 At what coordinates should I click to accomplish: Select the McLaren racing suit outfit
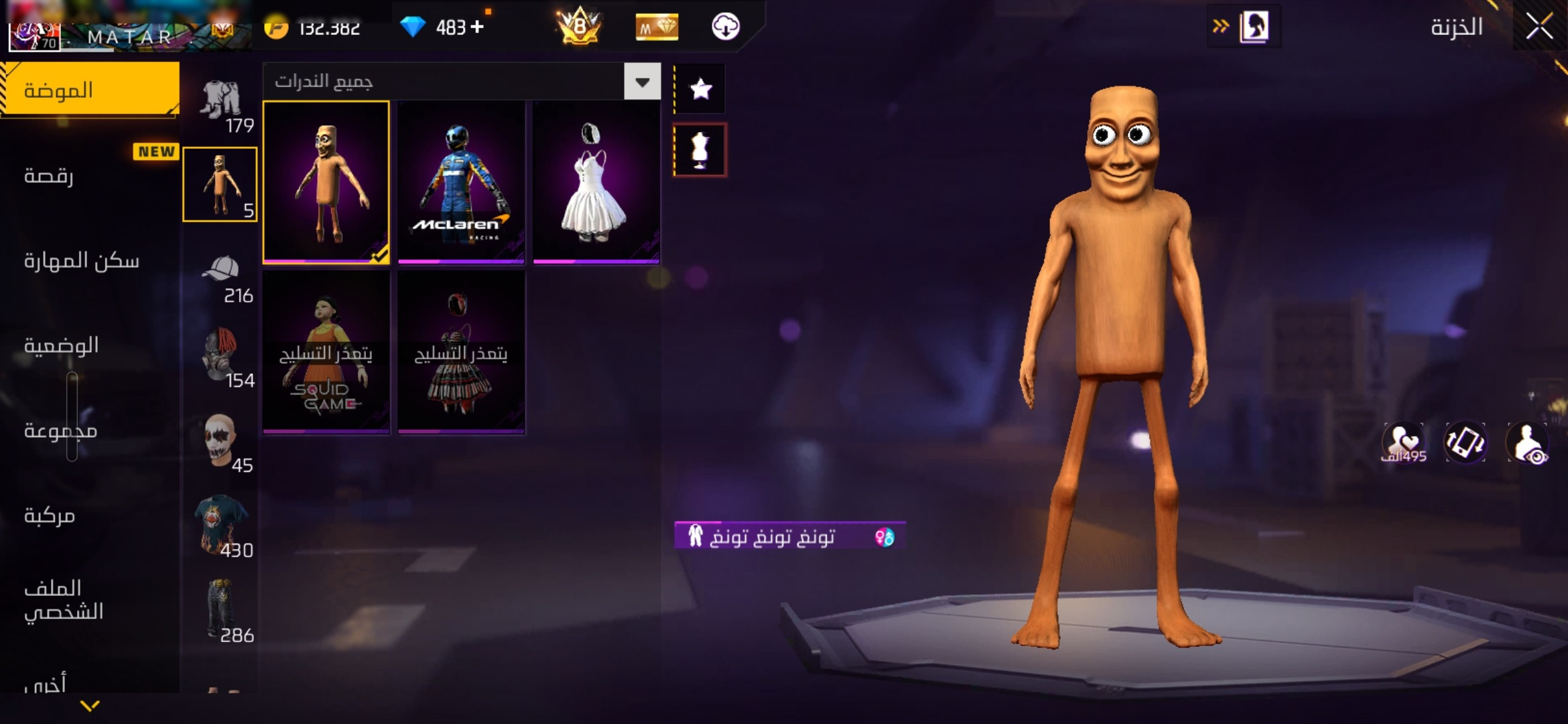(461, 182)
